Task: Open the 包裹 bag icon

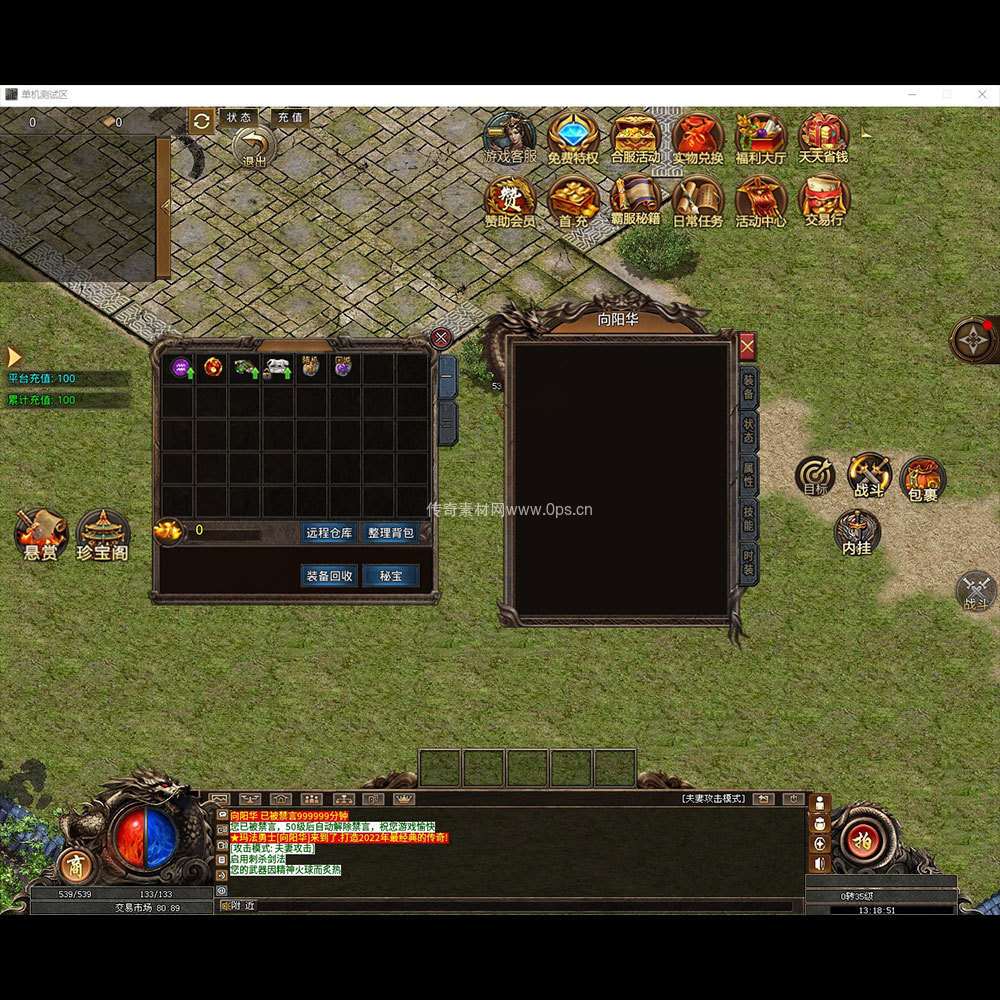Action: [922, 477]
